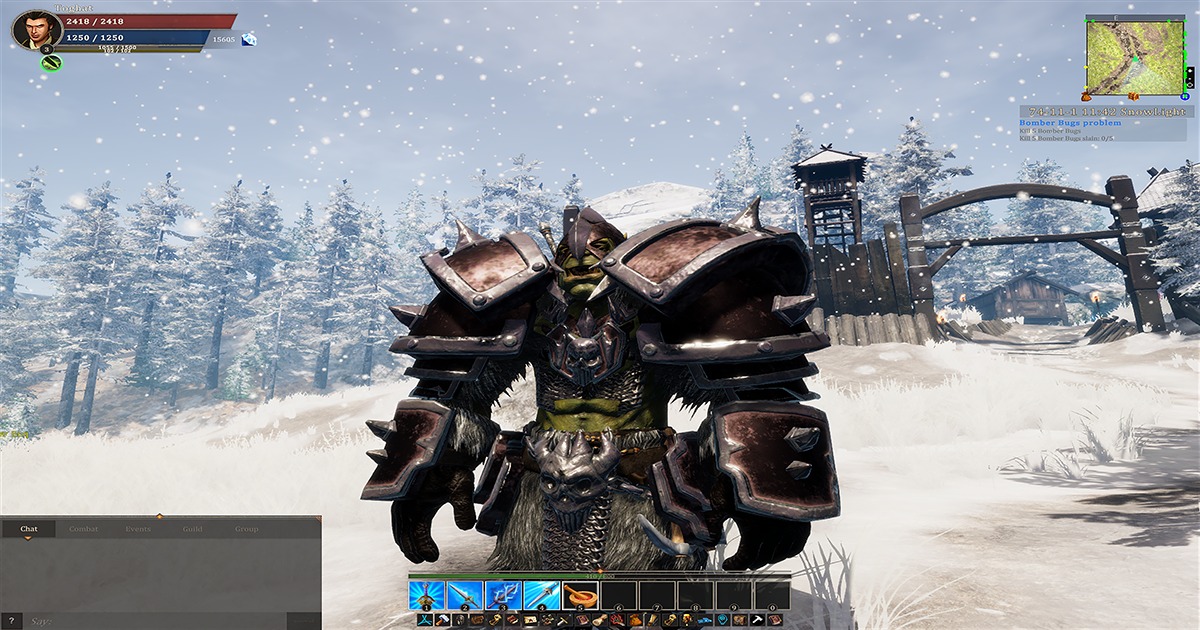
Task: Open the help question mark button
Action: pyautogui.click(x=9, y=621)
